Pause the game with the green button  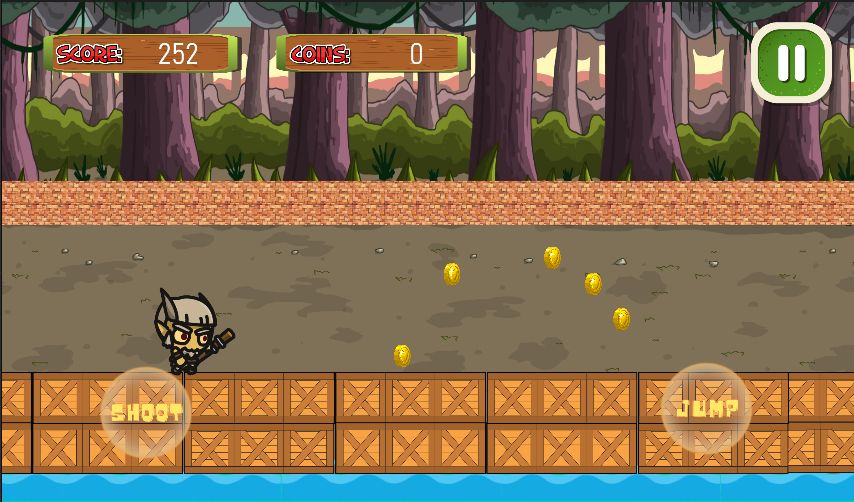[791, 62]
